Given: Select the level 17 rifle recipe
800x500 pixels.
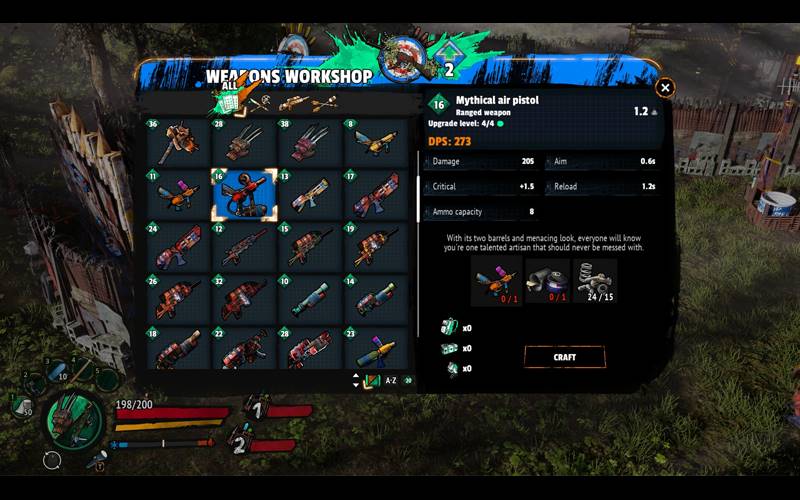Looking at the screenshot, I should coord(375,194).
